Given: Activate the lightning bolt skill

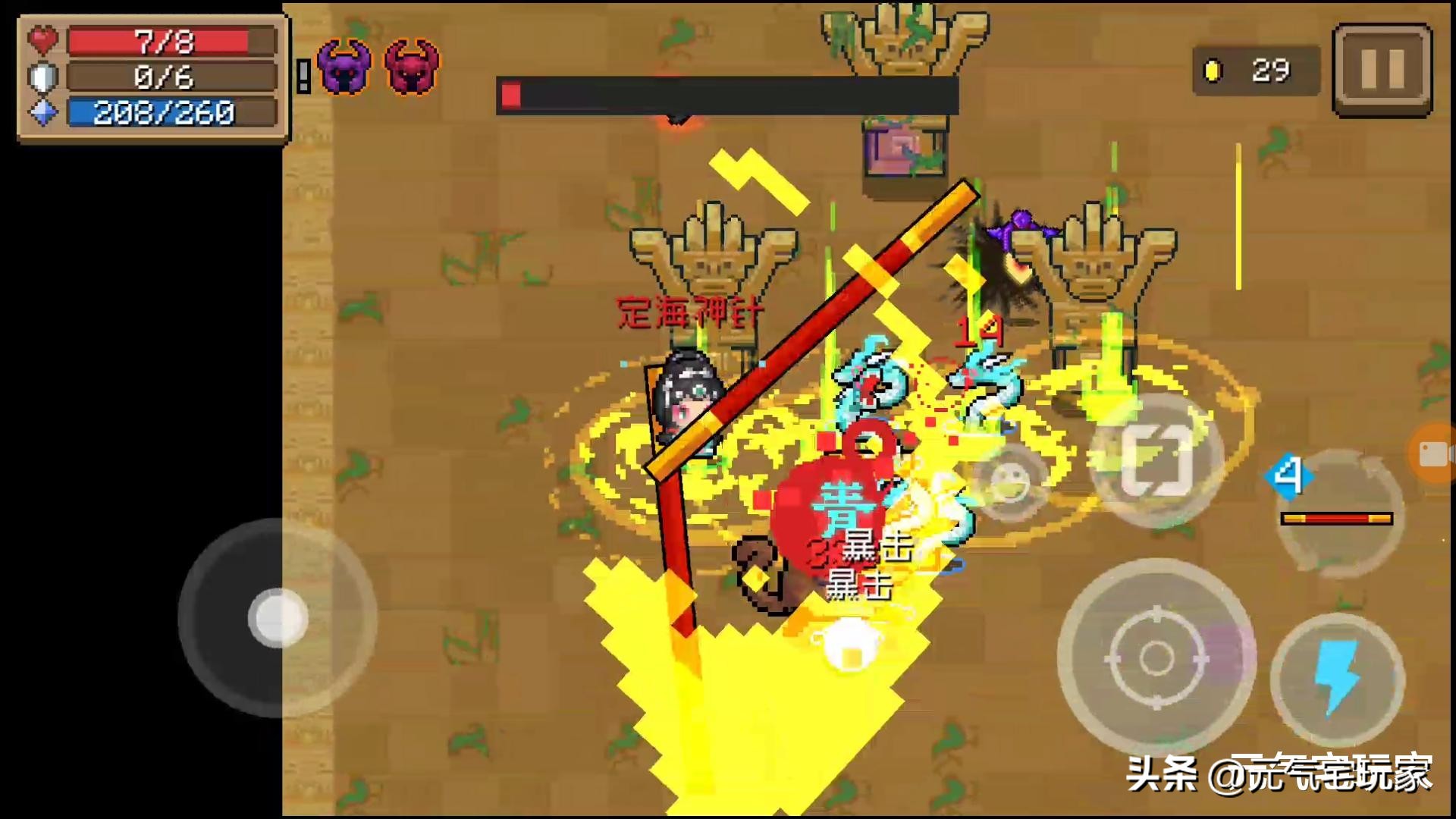Looking at the screenshot, I should pos(1338,679).
